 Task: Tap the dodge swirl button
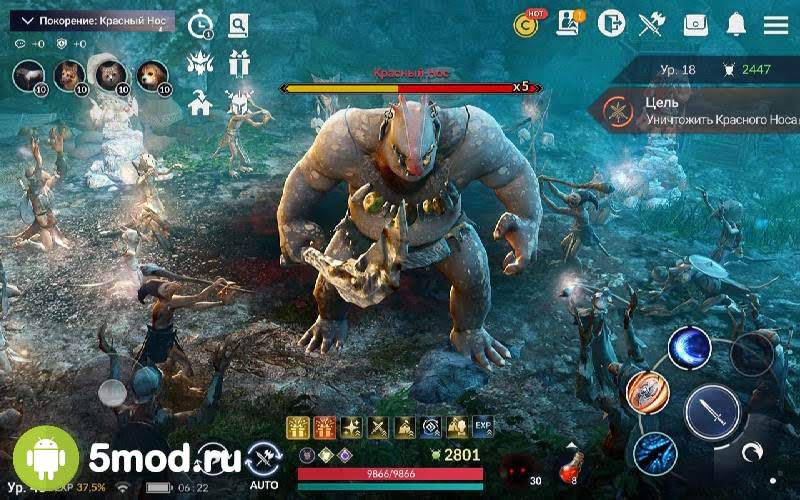point(752,452)
